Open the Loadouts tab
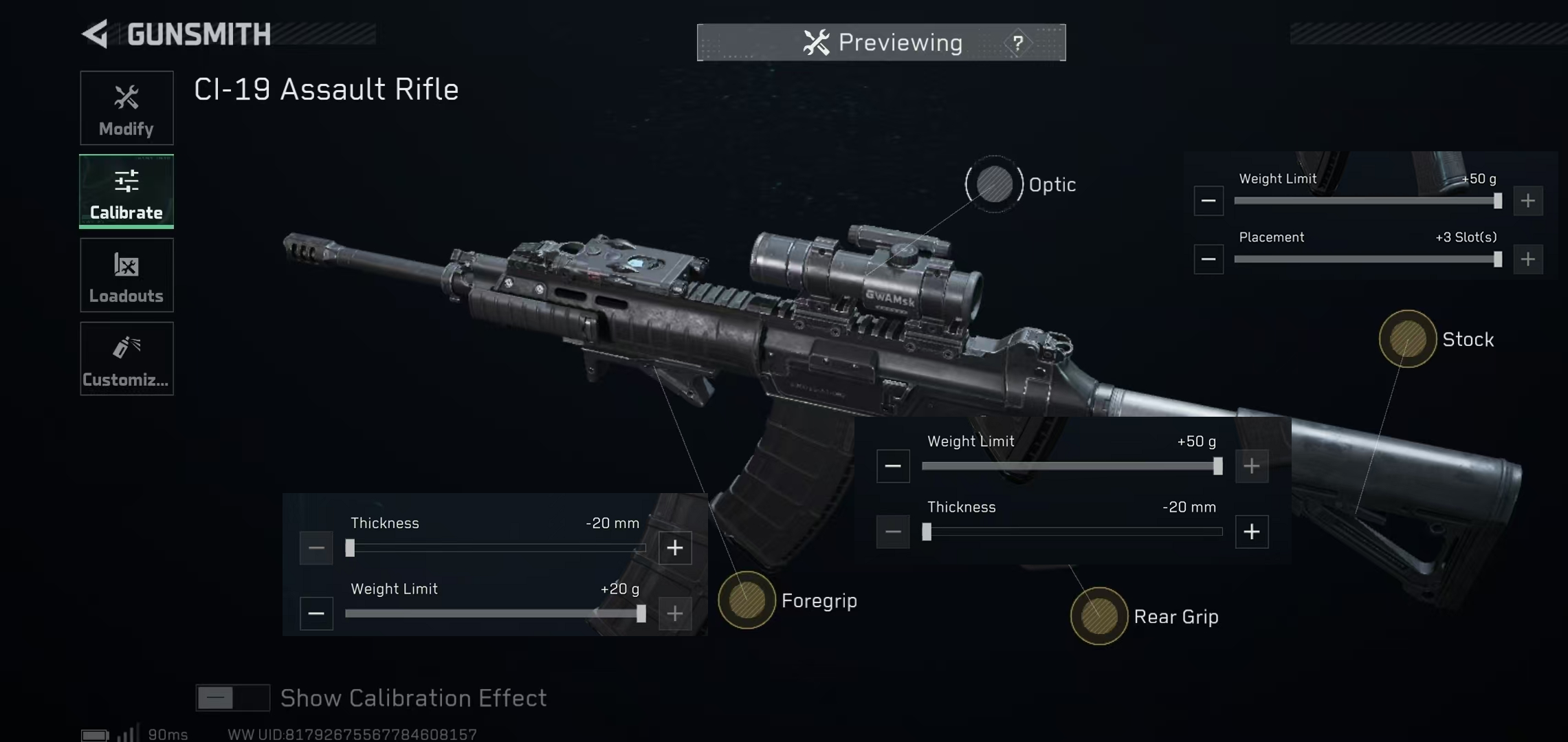Viewport: 1568px width, 742px height. (126, 275)
